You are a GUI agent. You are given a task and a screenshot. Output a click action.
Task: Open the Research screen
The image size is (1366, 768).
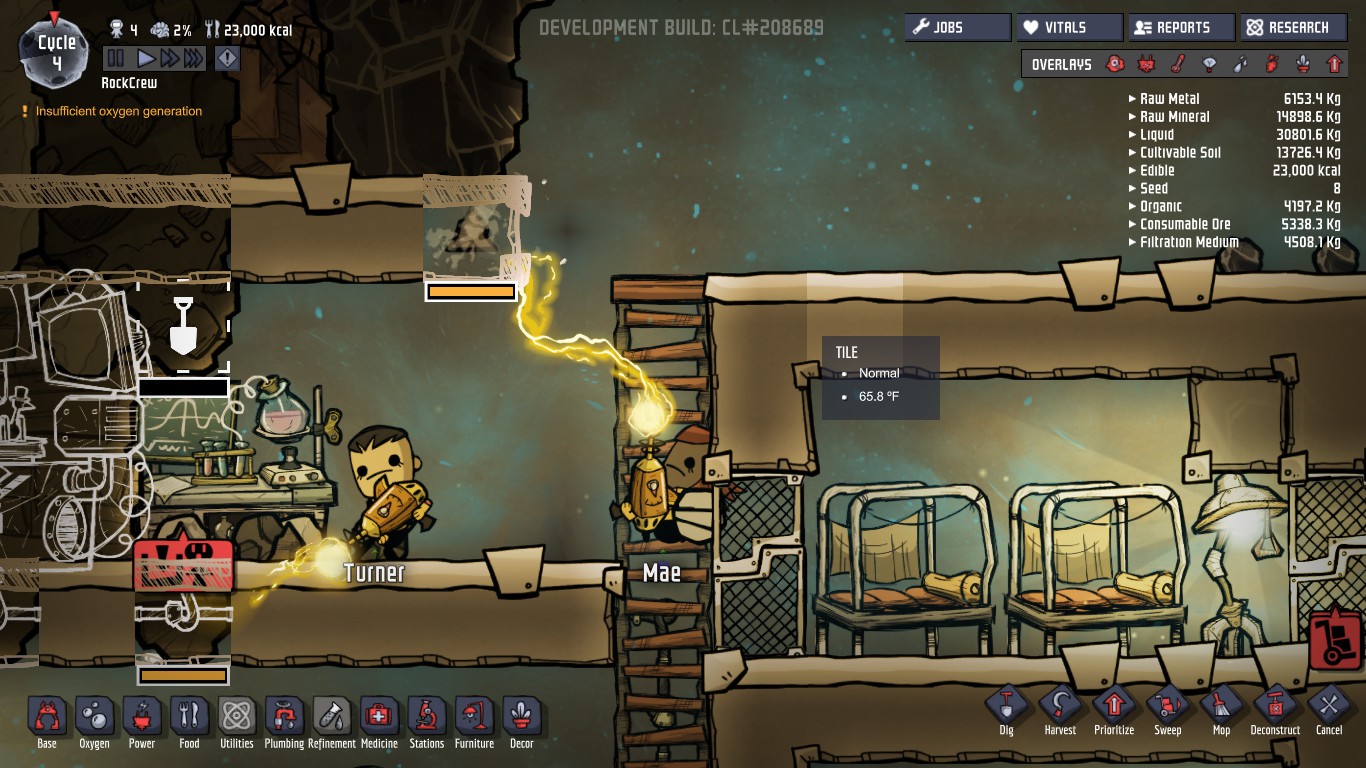[x=1293, y=28]
